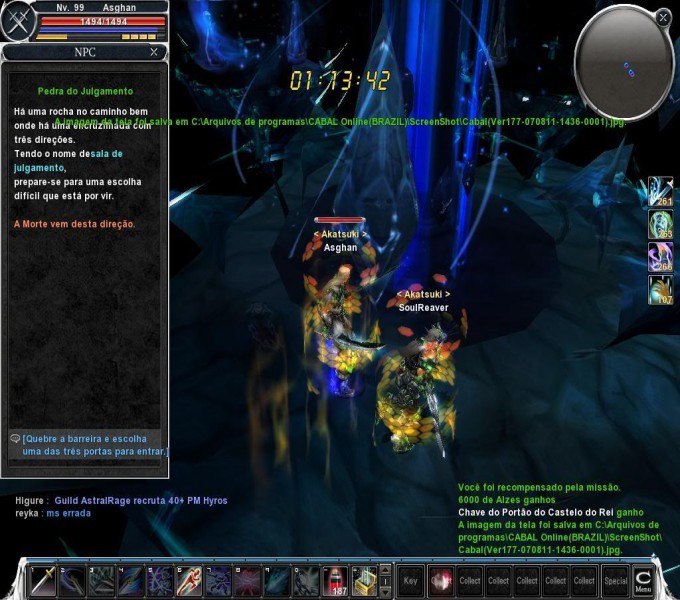The height and width of the screenshot is (600, 680).
Task: Choose the 'Quebre a barreira' dialogue option
Action: tap(93, 445)
